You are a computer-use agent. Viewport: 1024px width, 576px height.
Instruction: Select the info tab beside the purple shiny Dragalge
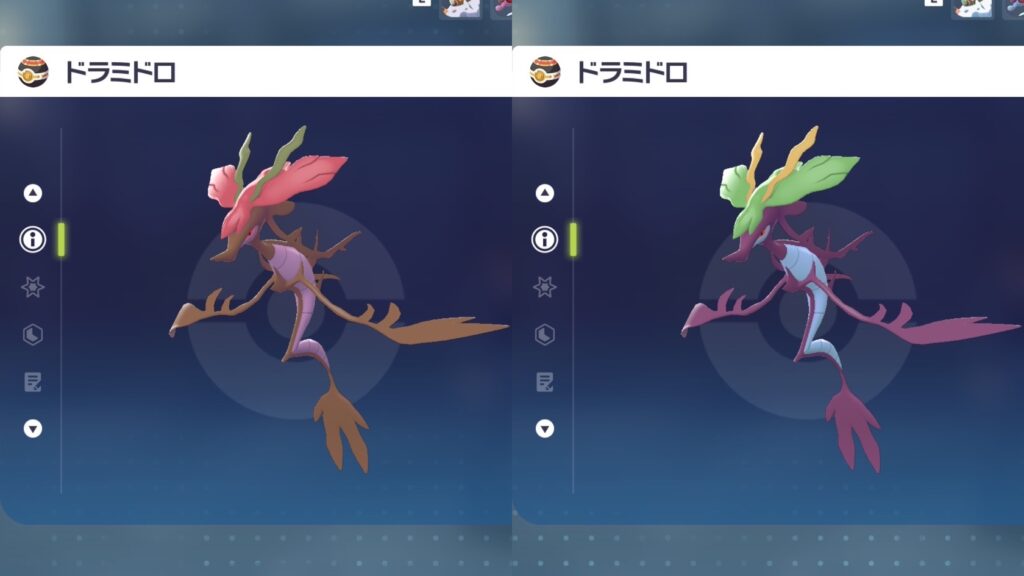pos(545,239)
